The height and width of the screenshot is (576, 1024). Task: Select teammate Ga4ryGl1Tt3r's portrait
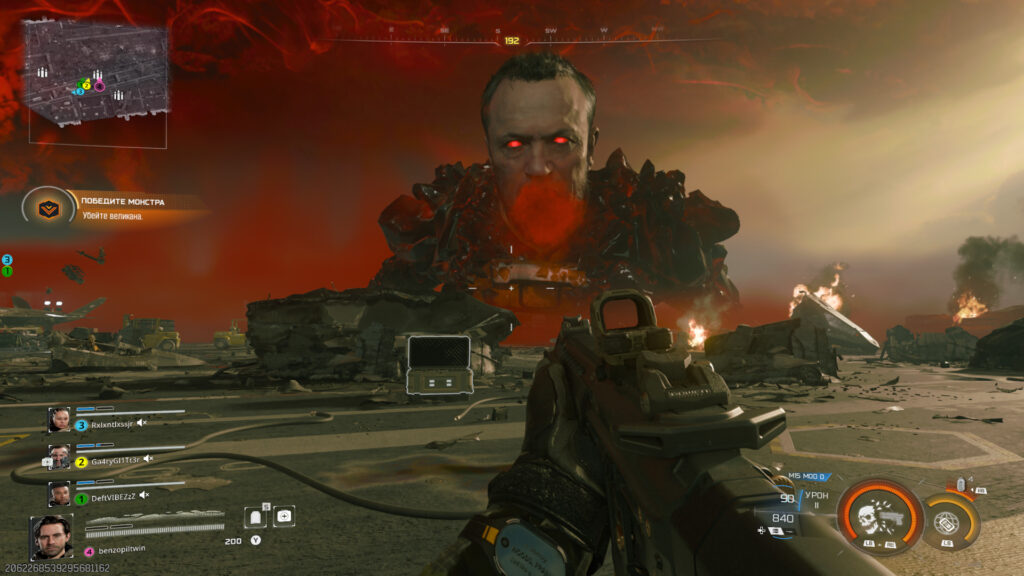60,457
